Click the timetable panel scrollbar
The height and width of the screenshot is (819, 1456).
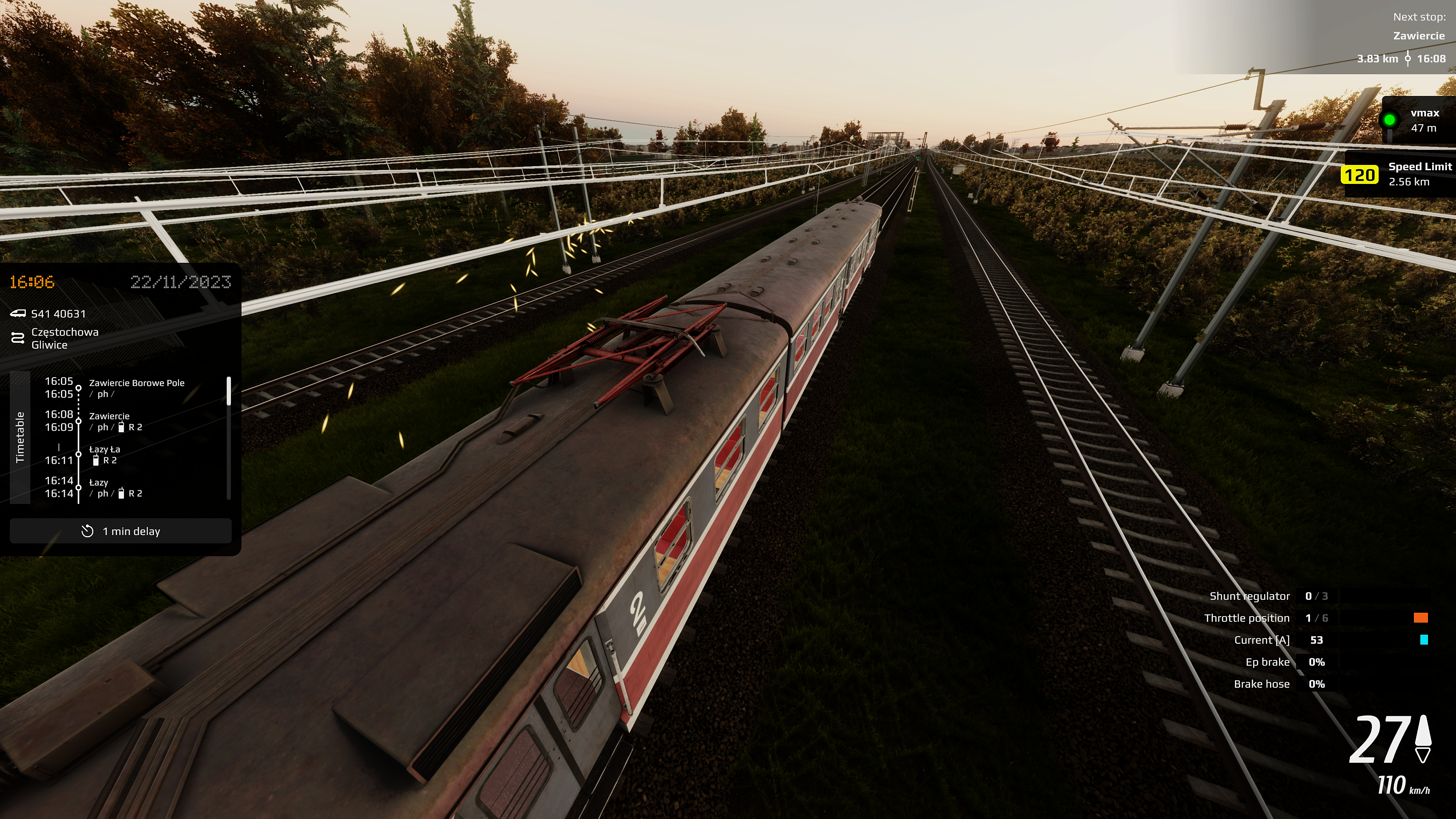coord(228,391)
